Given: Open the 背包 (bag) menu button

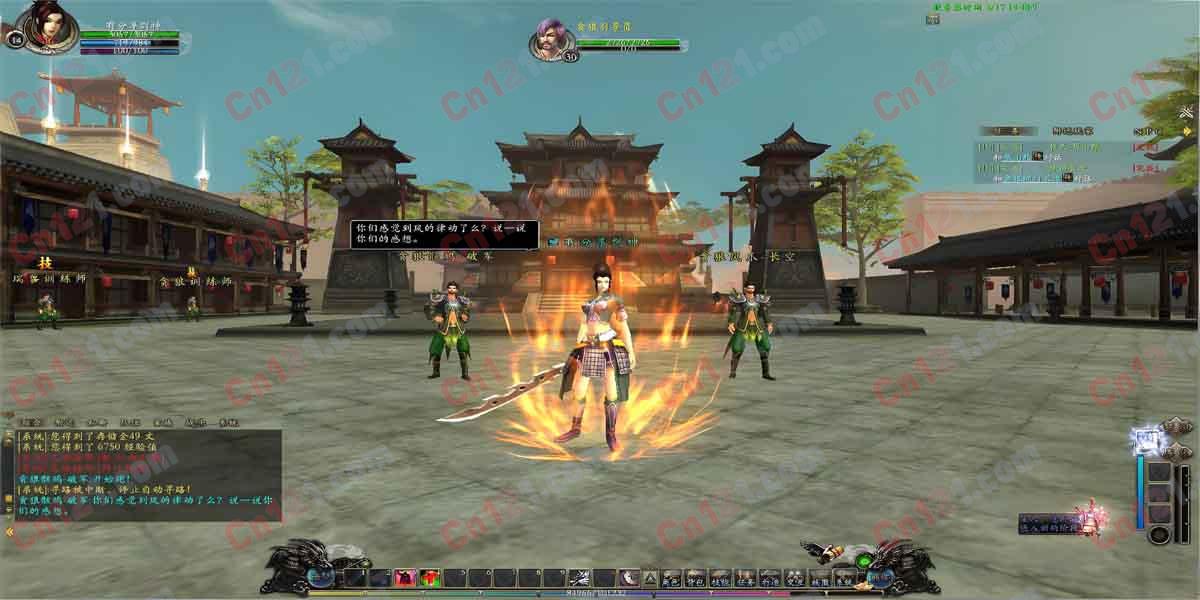Looking at the screenshot, I should 695,577.
